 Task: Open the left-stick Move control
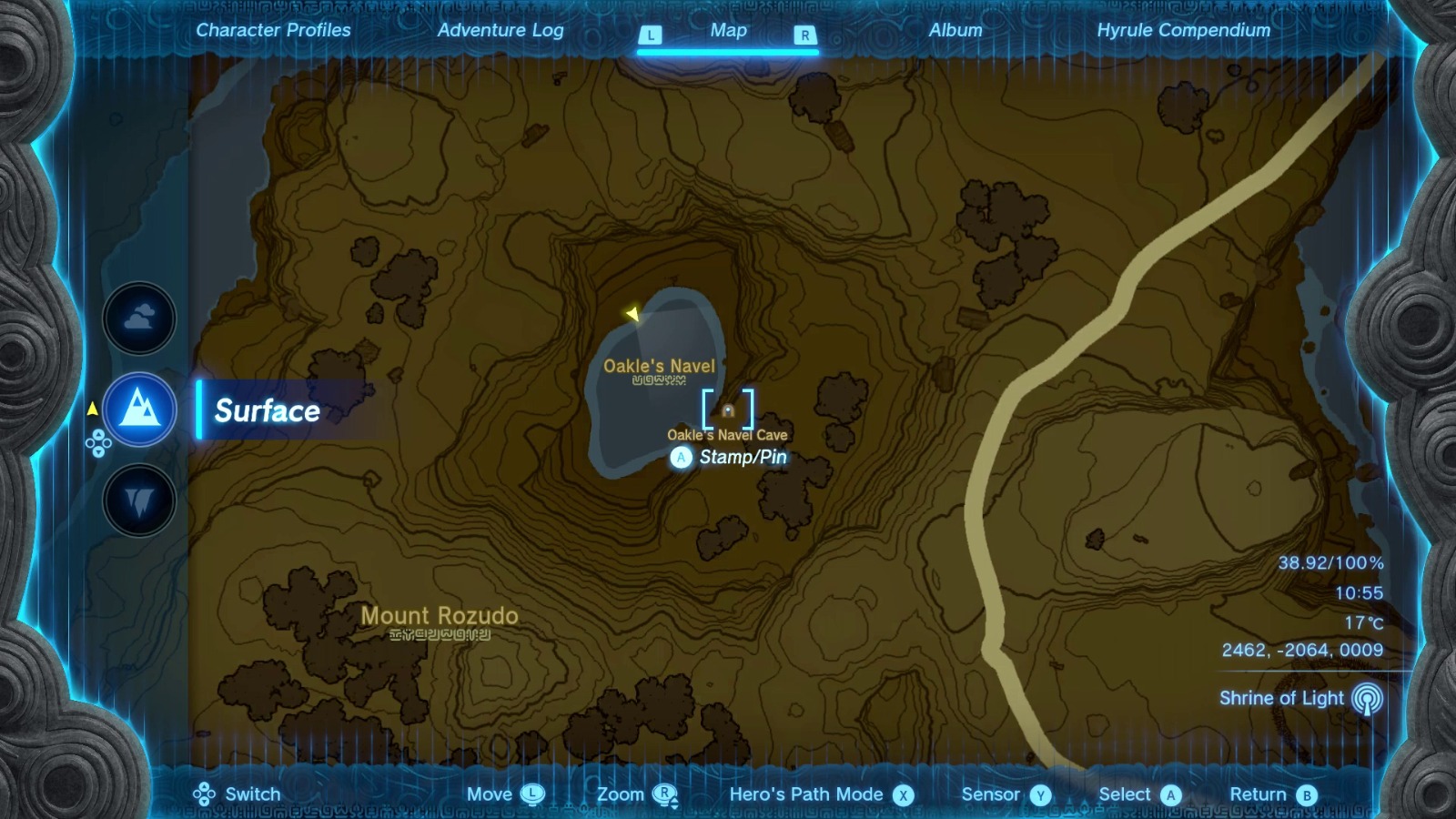pyautogui.click(x=533, y=794)
